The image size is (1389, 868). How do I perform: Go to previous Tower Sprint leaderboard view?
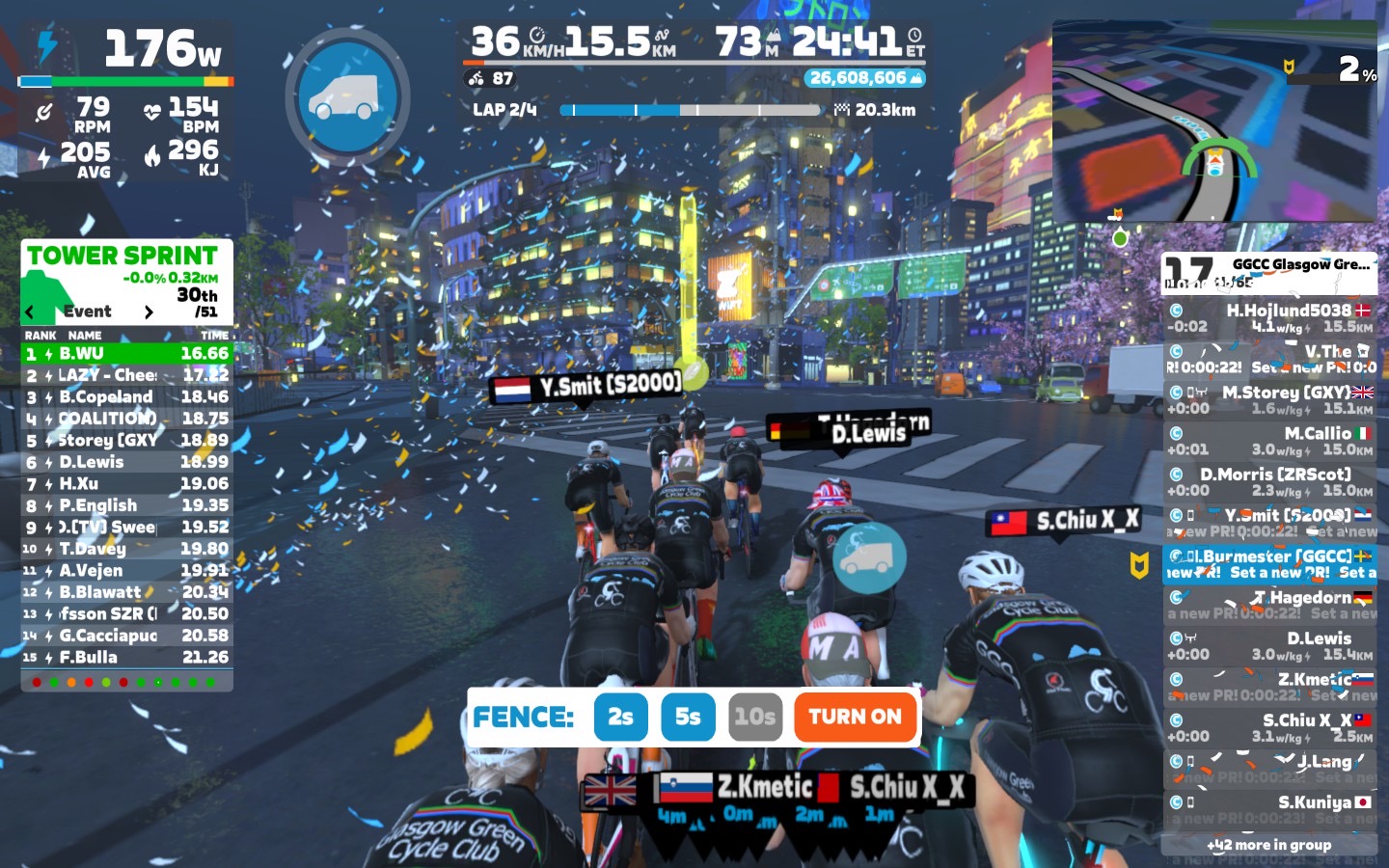tap(30, 312)
